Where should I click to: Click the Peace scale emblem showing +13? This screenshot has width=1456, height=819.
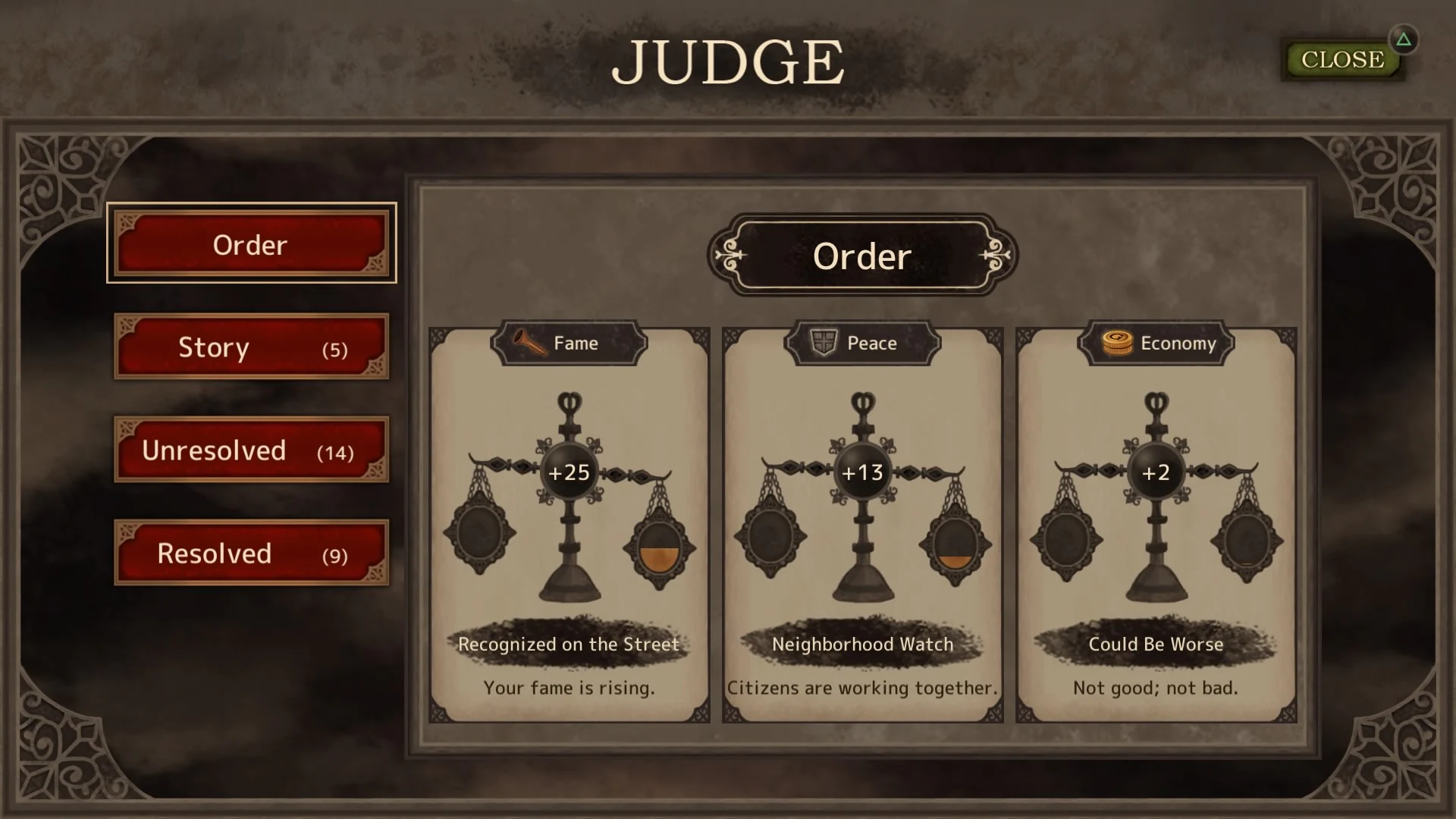tap(861, 472)
